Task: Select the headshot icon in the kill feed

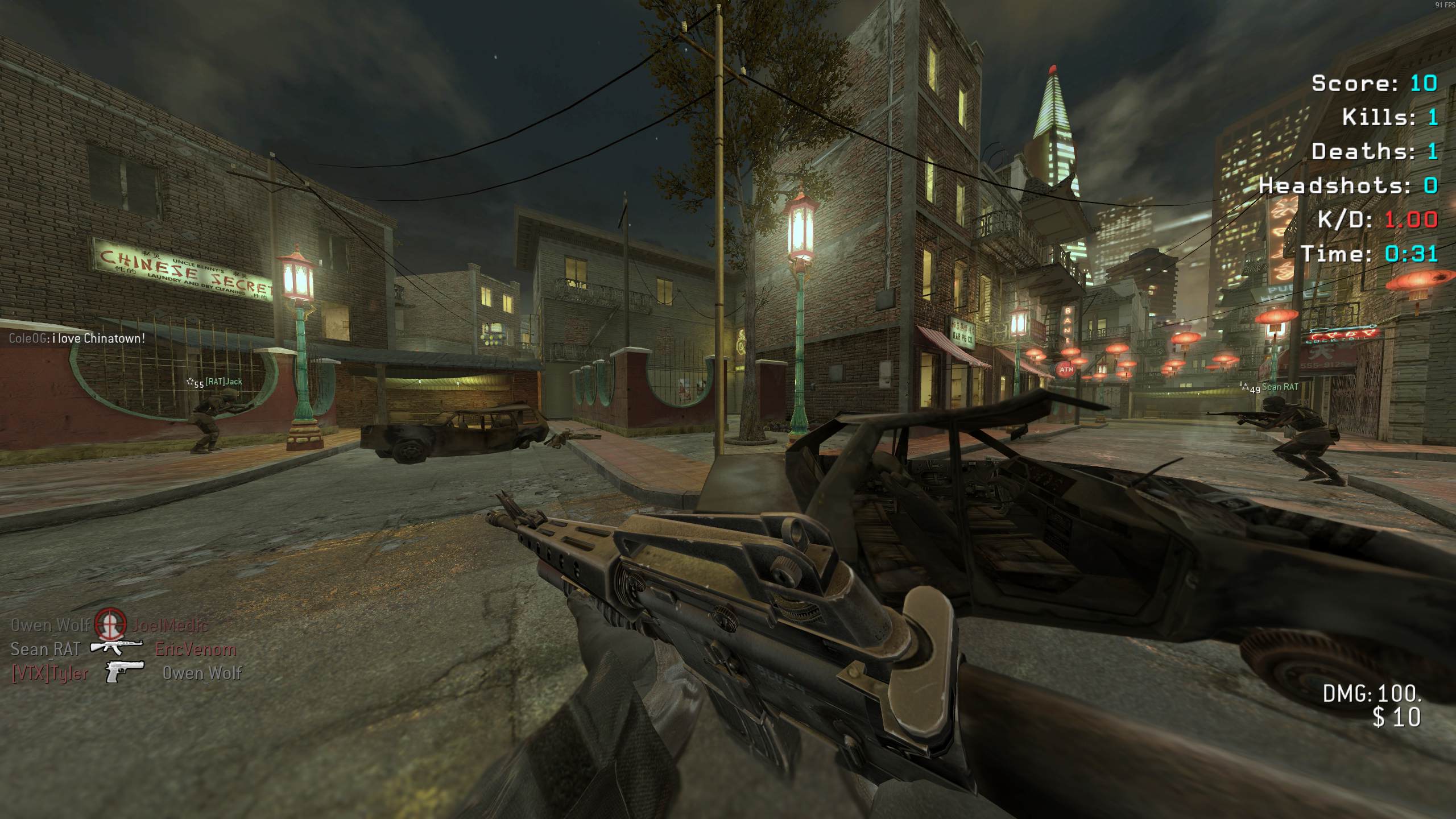Action: point(110,624)
